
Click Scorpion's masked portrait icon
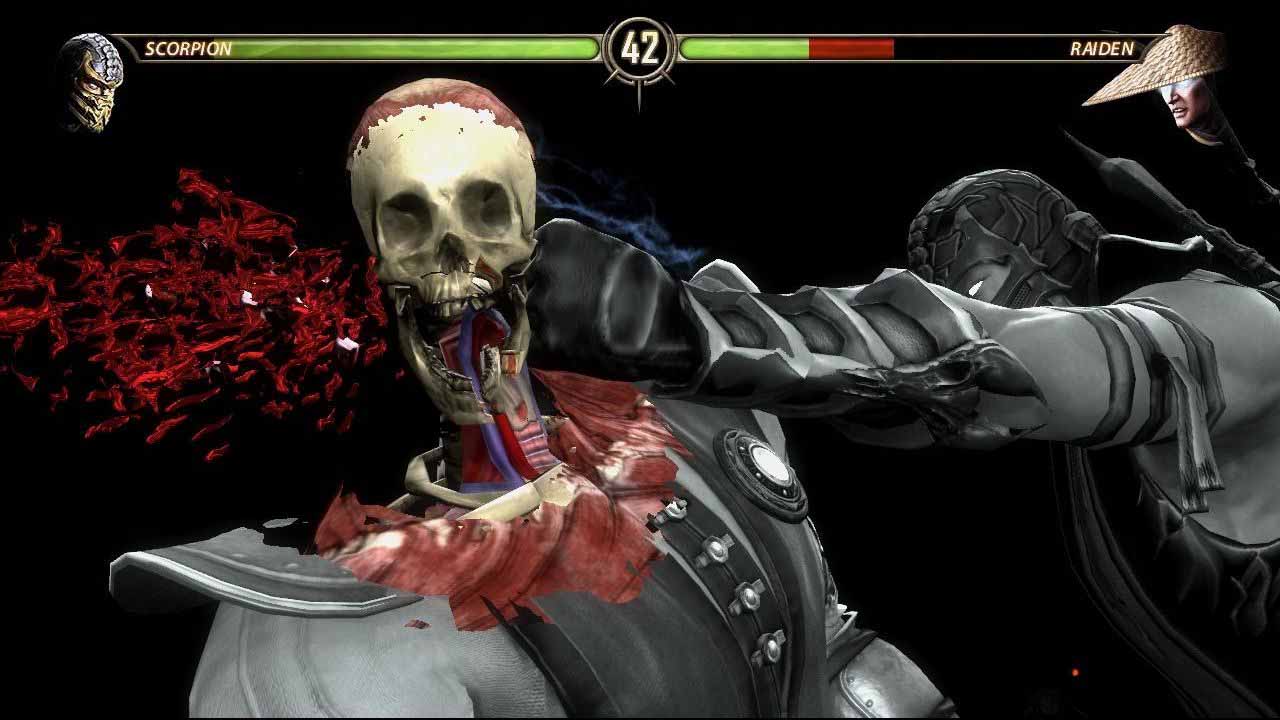click(91, 82)
